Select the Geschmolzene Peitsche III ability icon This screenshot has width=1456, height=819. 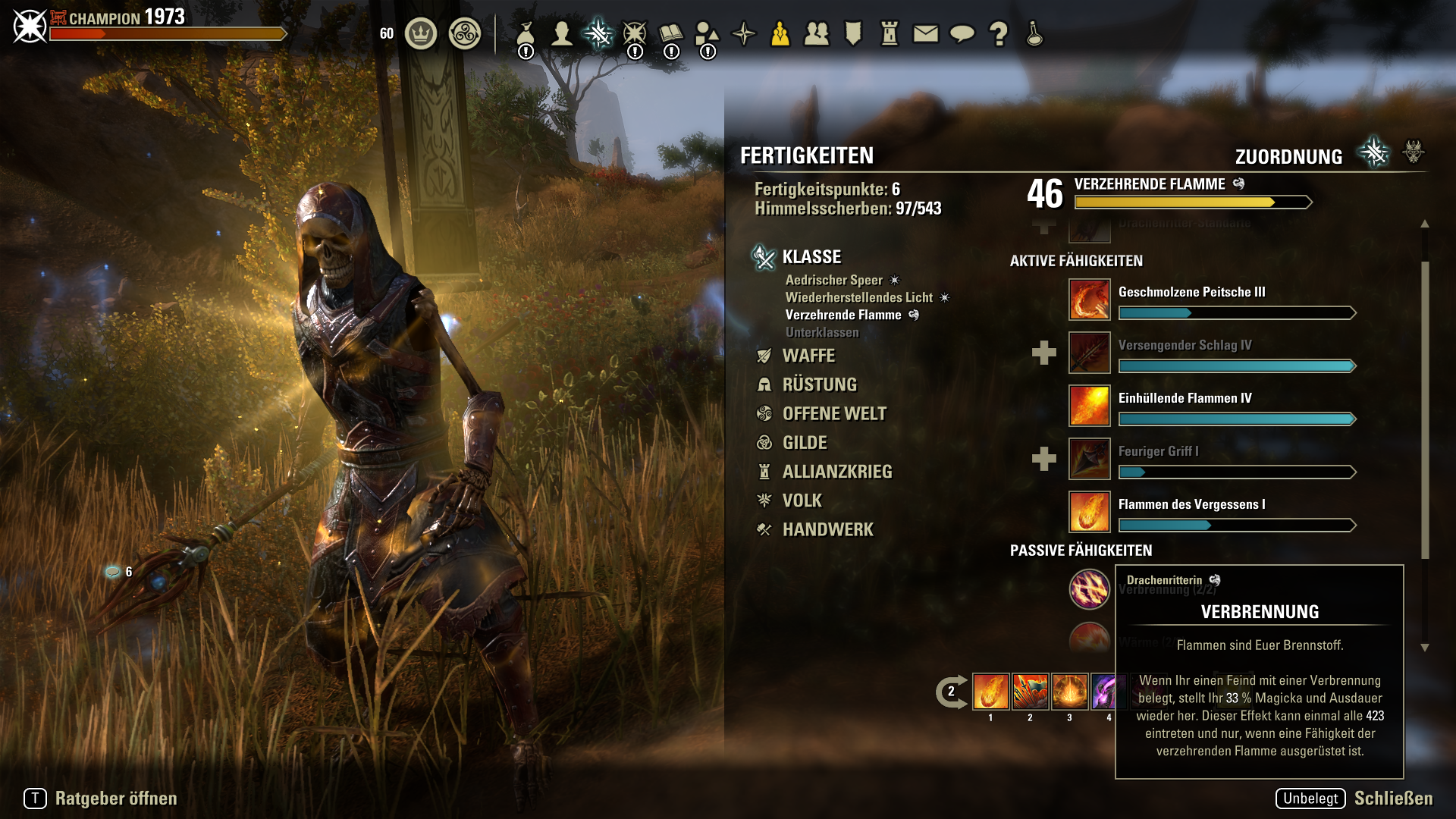point(1089,300)
